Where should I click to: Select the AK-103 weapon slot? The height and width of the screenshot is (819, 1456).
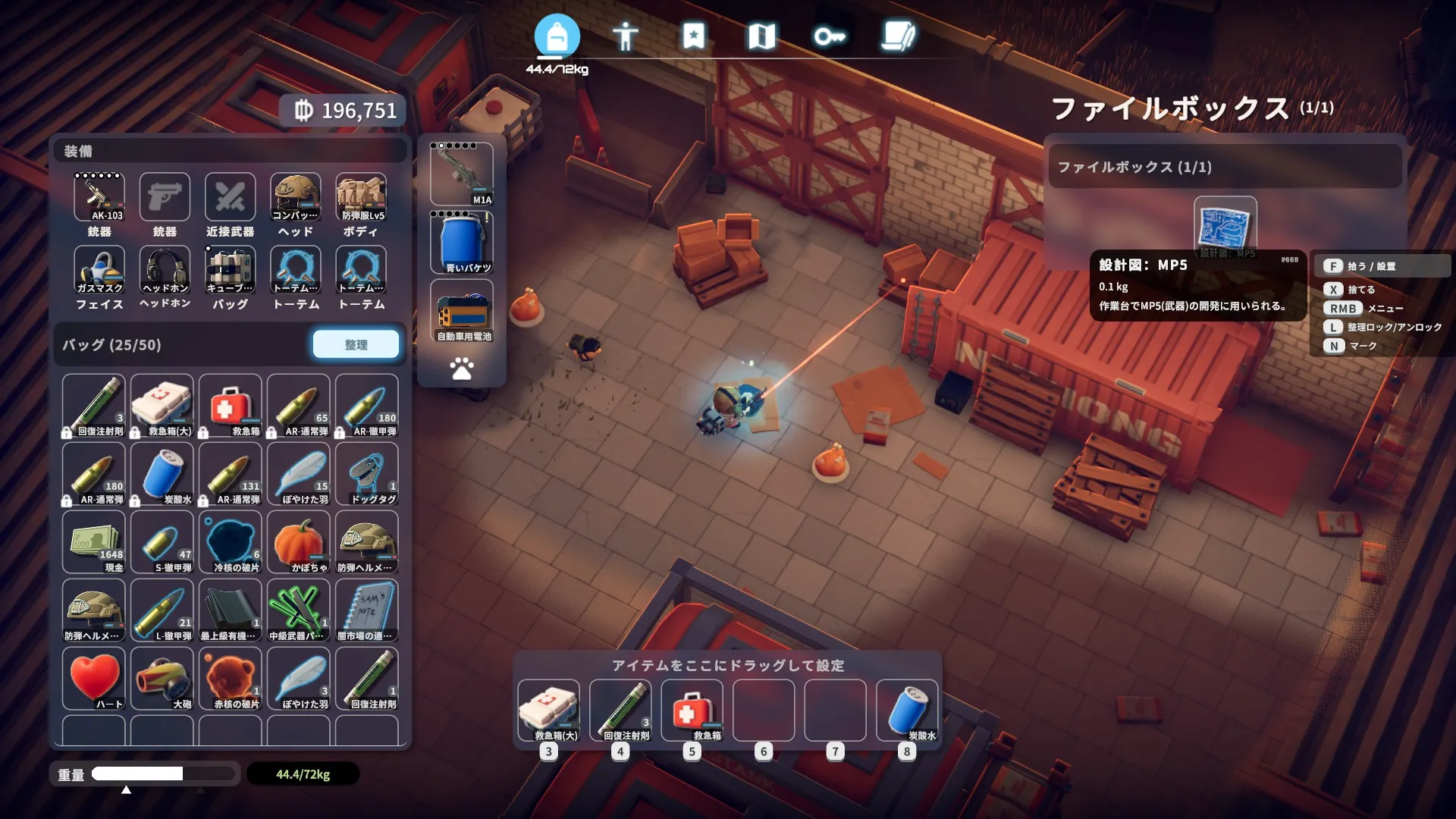click(x=99, y=197)
